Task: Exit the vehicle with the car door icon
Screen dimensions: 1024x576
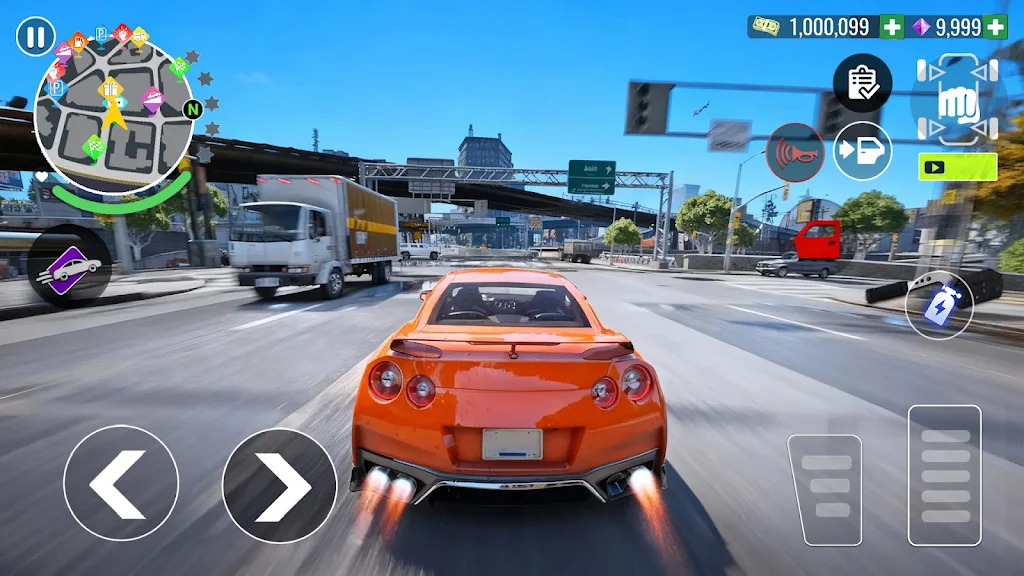Action: tap(862, 151)
